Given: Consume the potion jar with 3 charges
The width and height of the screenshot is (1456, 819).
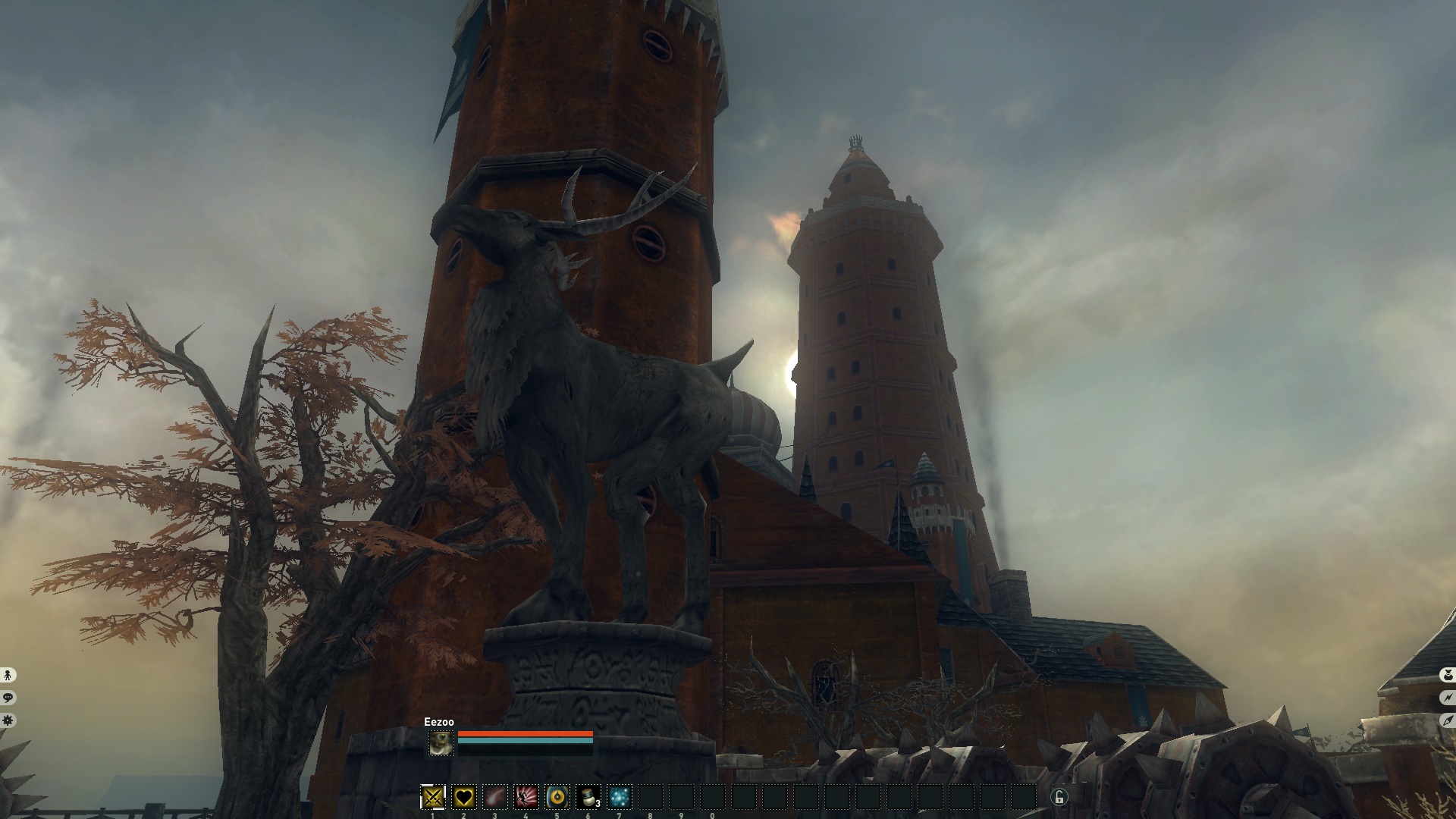Looking at the screenshot, I should click(588, 797).
